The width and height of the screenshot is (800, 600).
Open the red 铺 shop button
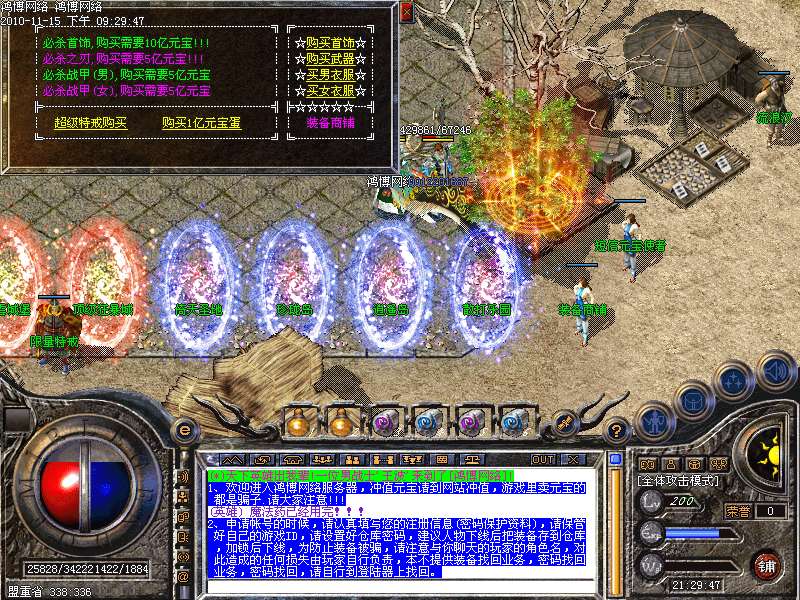coord(767,565)
